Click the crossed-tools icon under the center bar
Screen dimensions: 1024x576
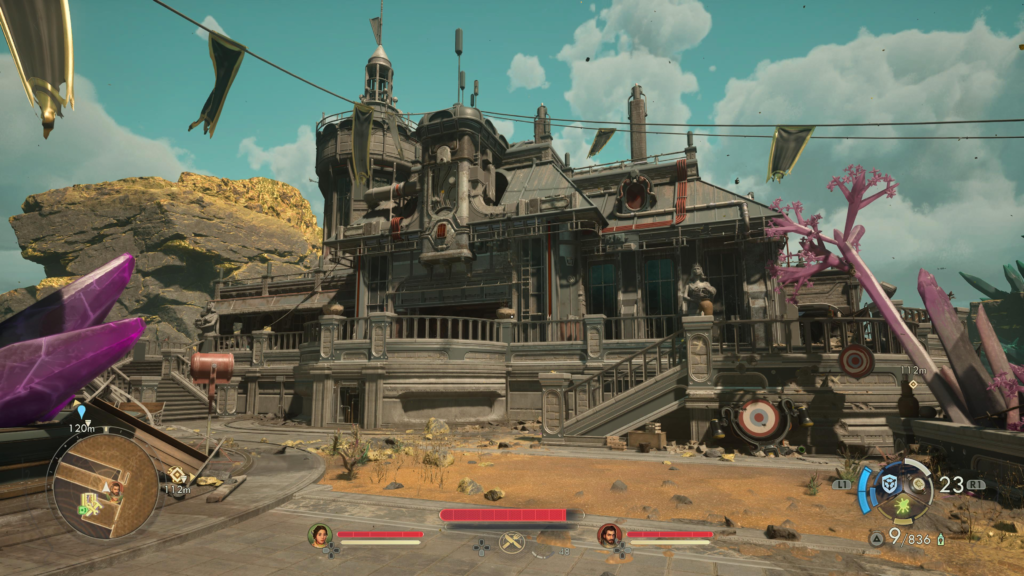[x=512, y=542]
